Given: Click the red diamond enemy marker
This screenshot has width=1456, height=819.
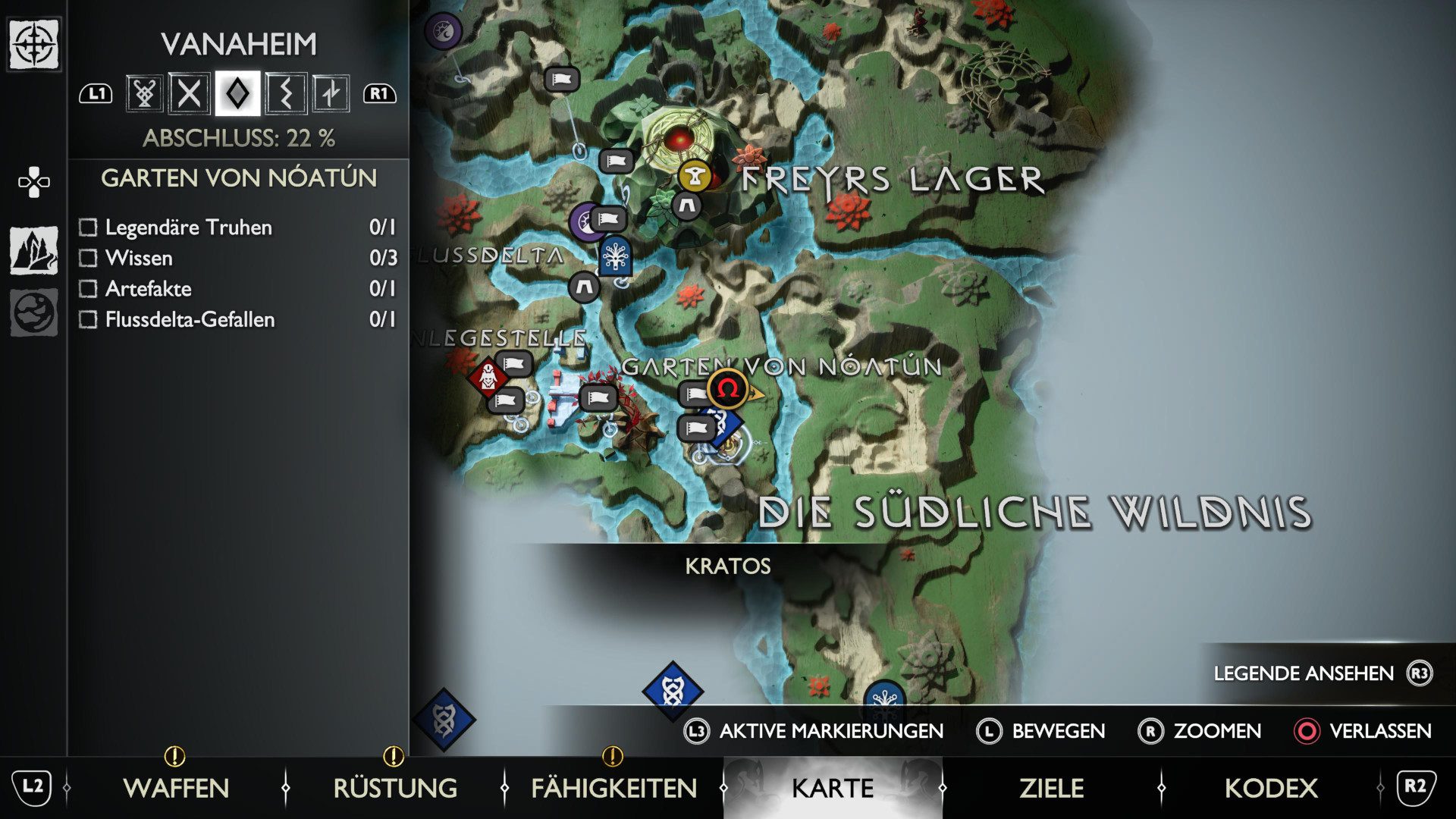Looking at the screenshot, I should 488,376.
